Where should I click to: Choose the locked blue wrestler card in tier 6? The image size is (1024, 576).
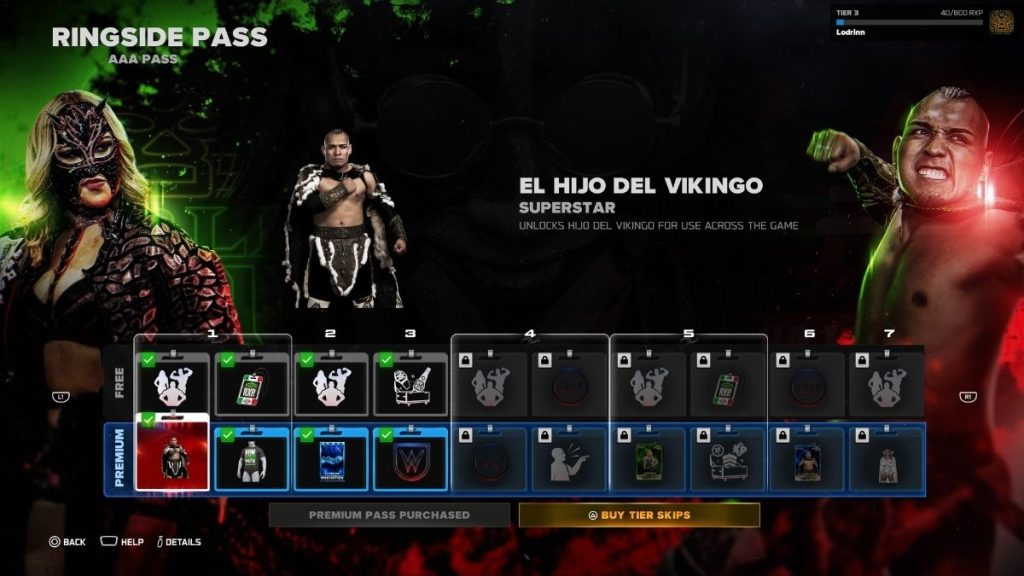point(806,460)
